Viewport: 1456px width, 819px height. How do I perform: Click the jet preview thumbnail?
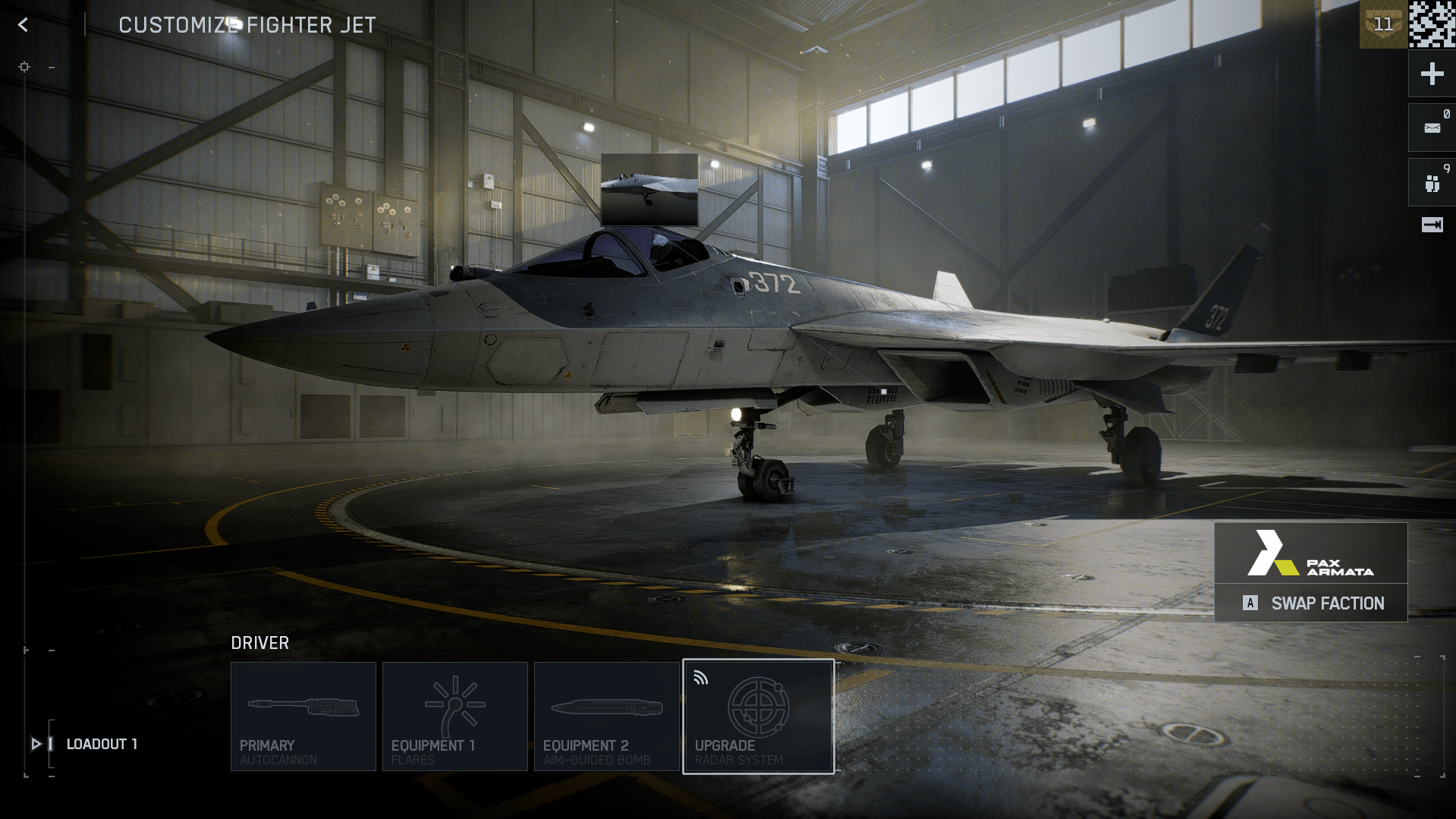(649, 190)
